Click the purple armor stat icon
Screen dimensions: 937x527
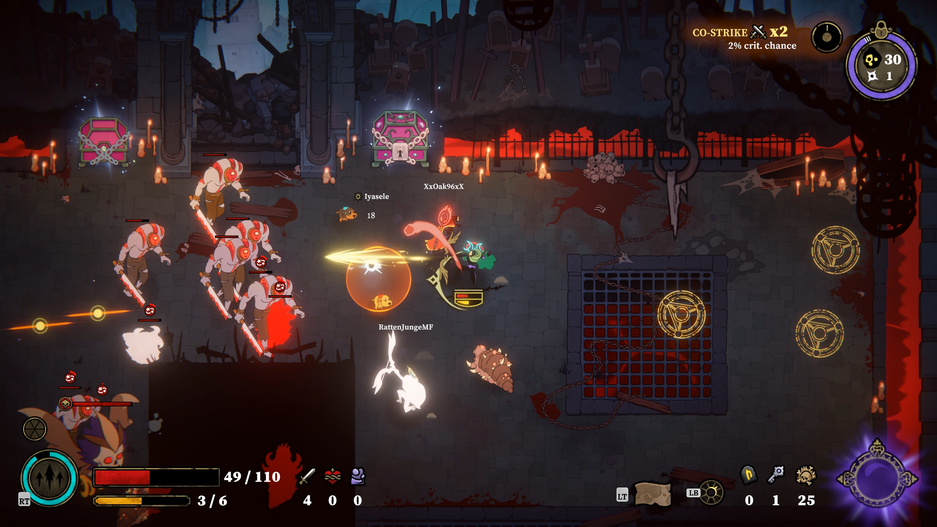click(x=357, y=476)
